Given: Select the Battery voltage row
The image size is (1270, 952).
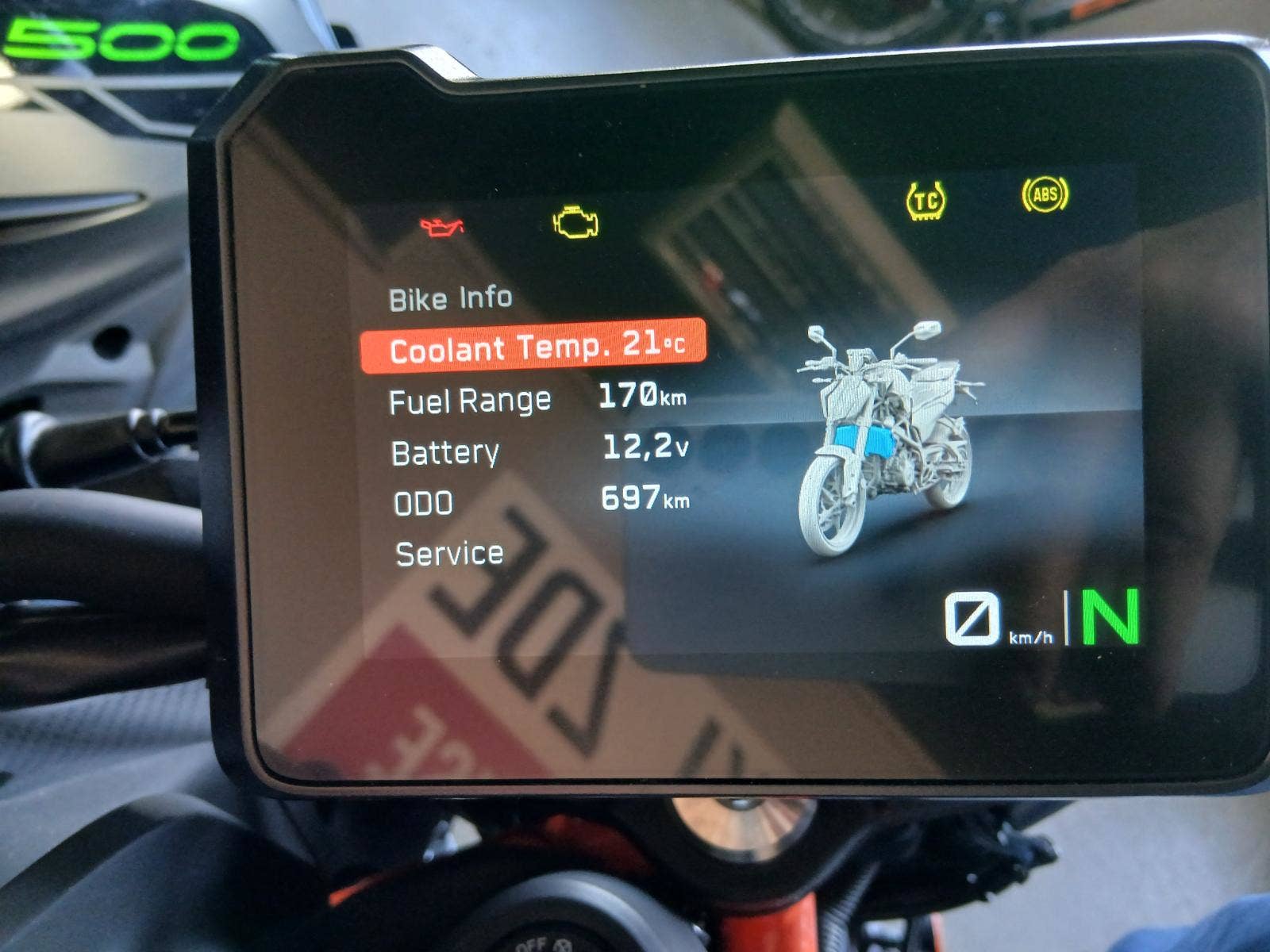Looking at the screenshot, I should click(x=540, y=451).
